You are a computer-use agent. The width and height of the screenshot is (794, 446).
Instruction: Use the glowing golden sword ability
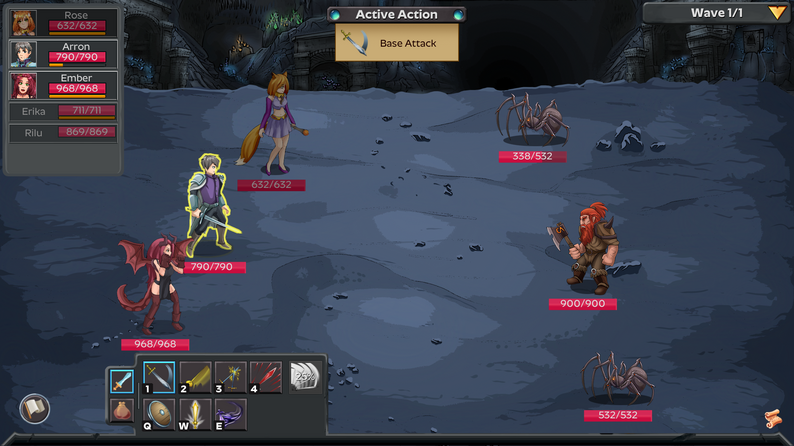click(195, 413)
